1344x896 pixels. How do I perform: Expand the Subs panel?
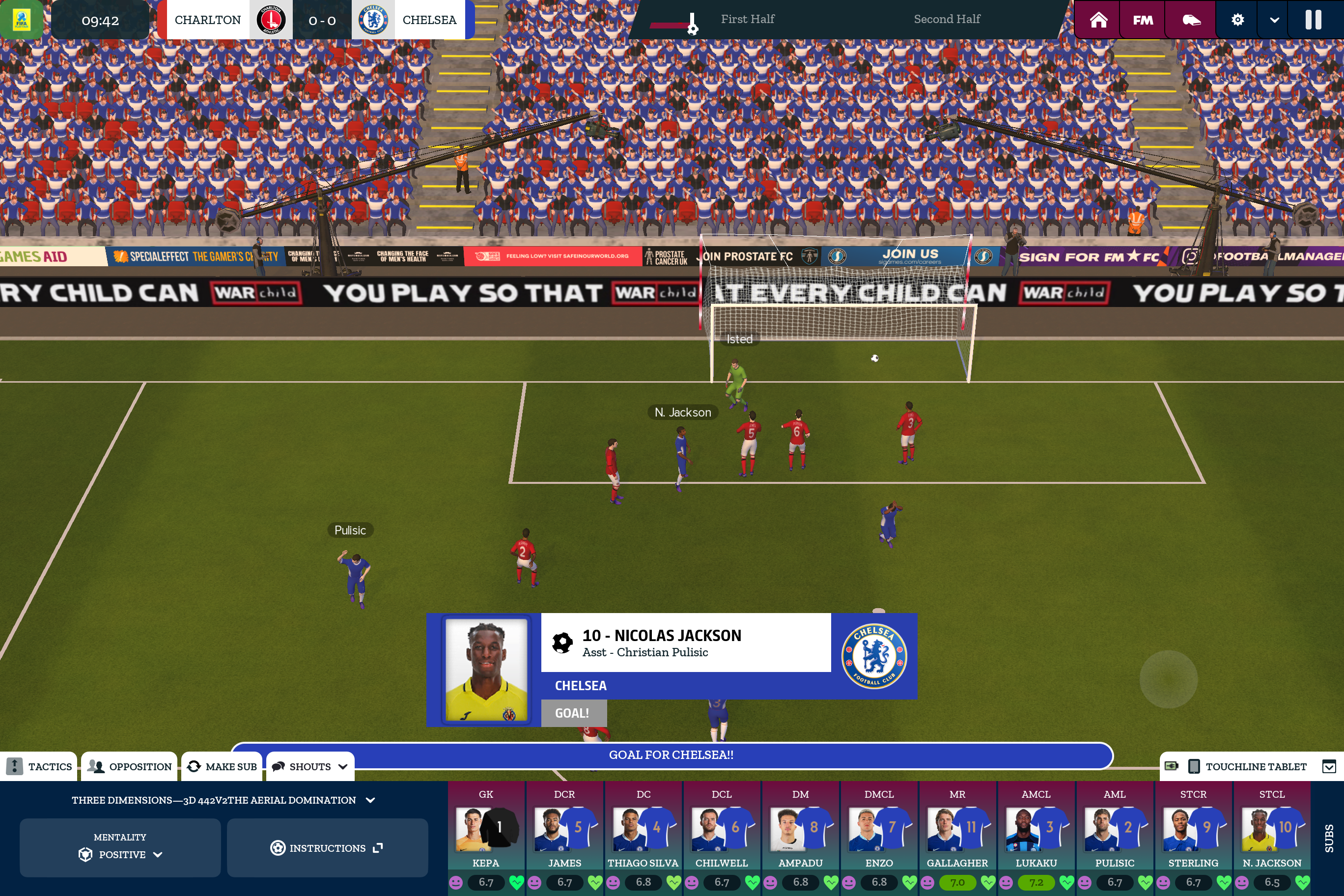click(1329, 838)
